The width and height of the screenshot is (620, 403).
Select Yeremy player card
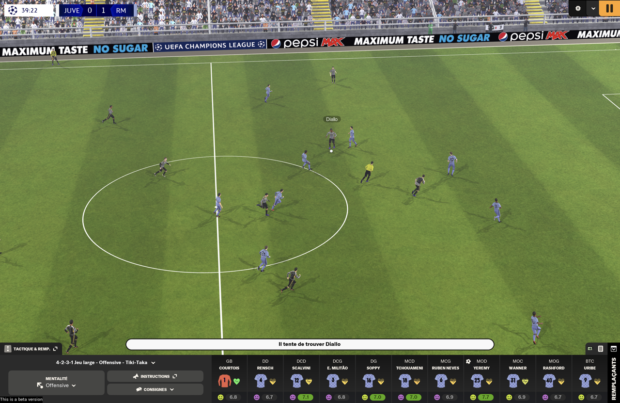point(481,380)
